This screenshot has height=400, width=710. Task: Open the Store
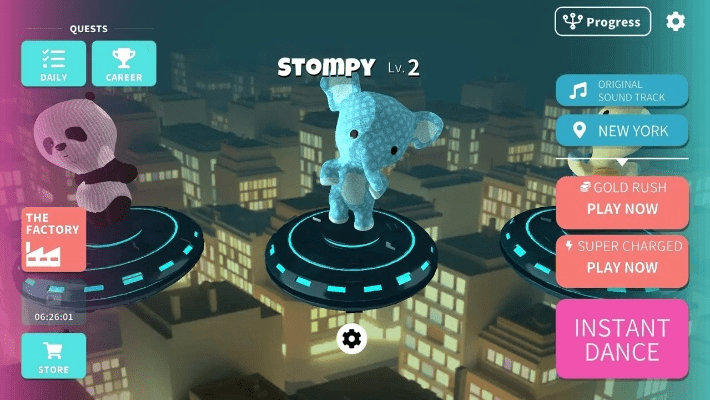tap(53, 355)
